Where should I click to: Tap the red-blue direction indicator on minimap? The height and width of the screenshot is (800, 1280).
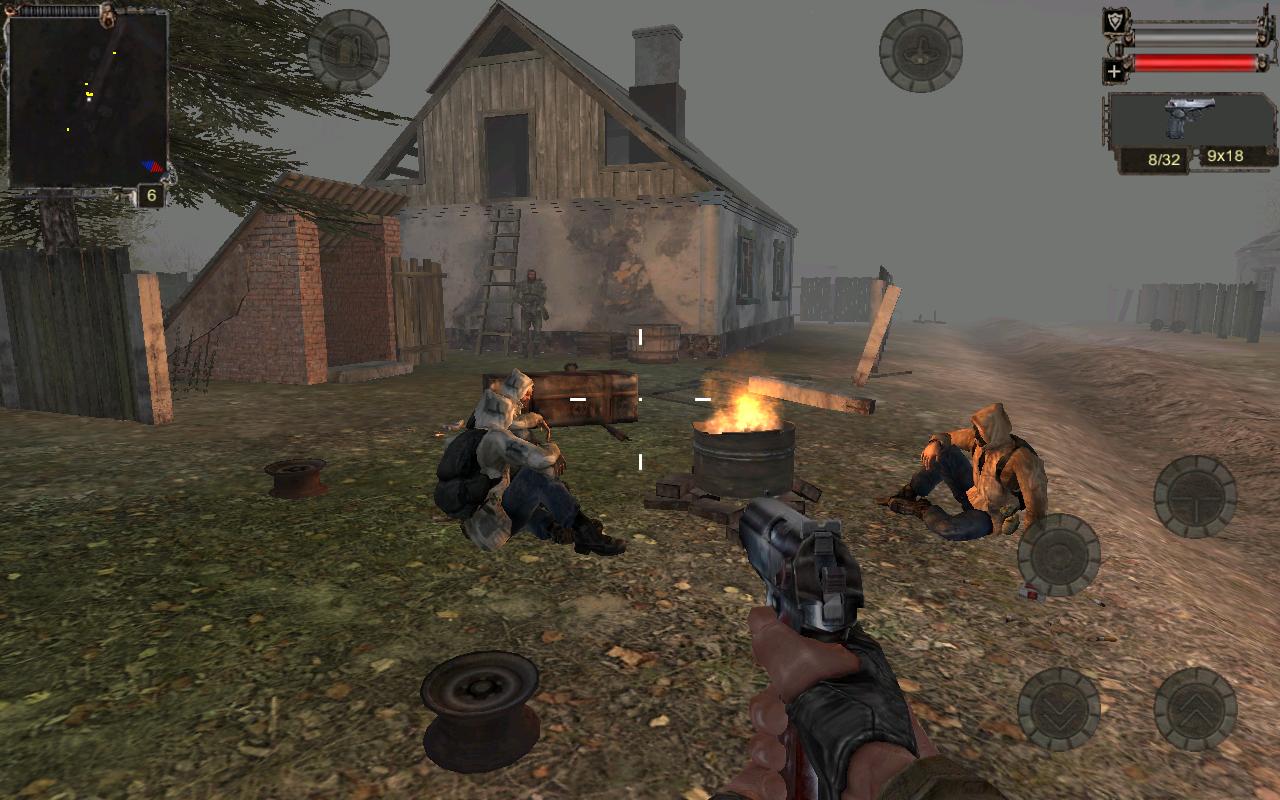pos(151,166)
